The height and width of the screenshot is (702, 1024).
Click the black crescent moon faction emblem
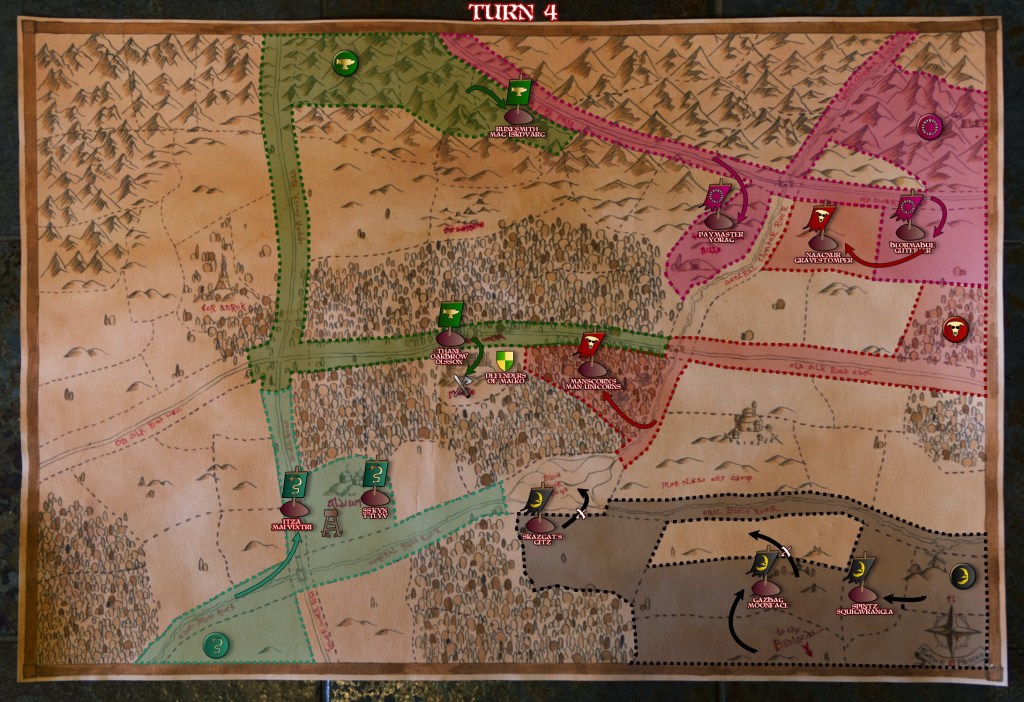[x=962, y=576]
